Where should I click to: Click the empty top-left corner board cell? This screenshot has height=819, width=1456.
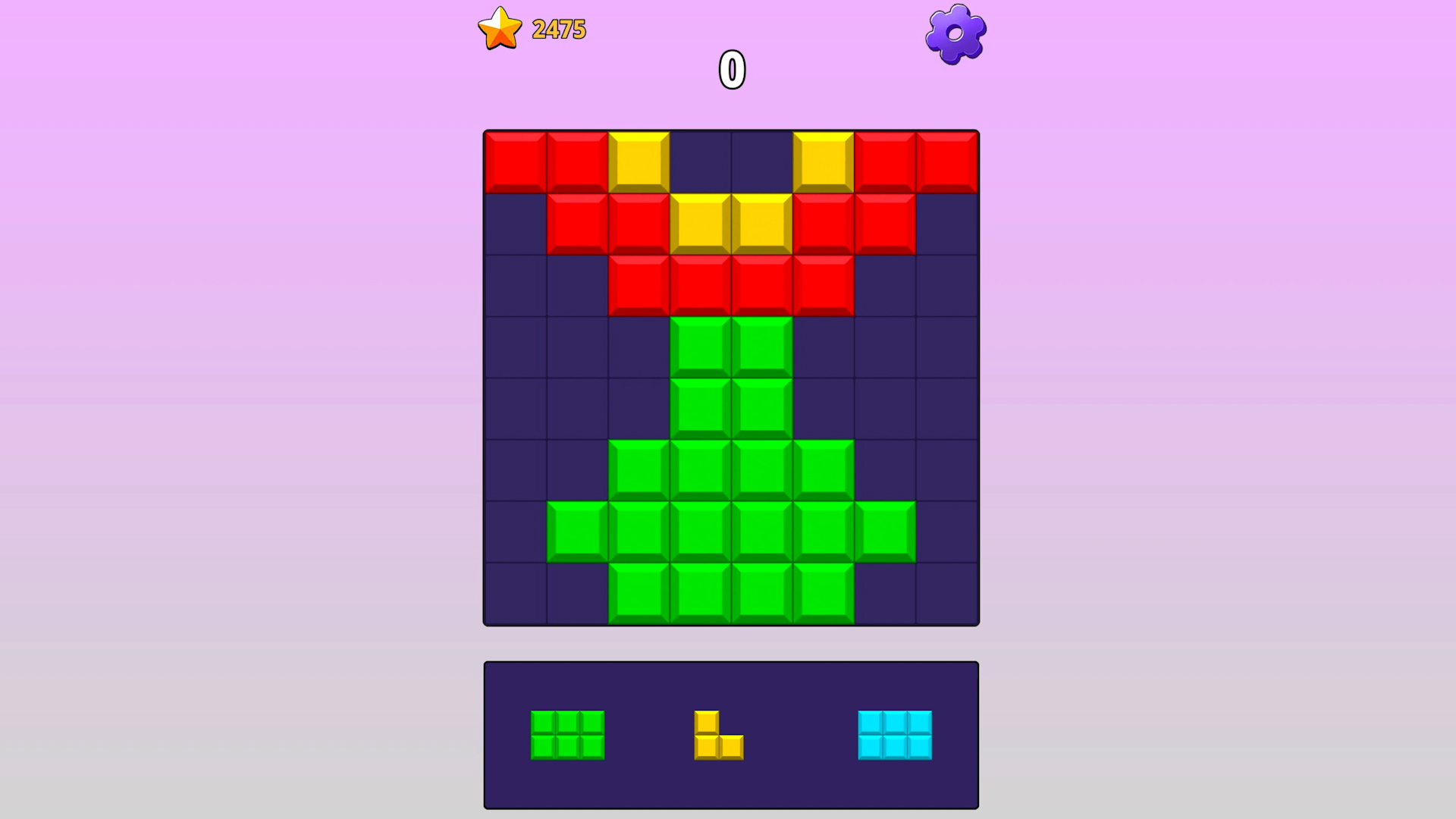(x=516, y=222)
